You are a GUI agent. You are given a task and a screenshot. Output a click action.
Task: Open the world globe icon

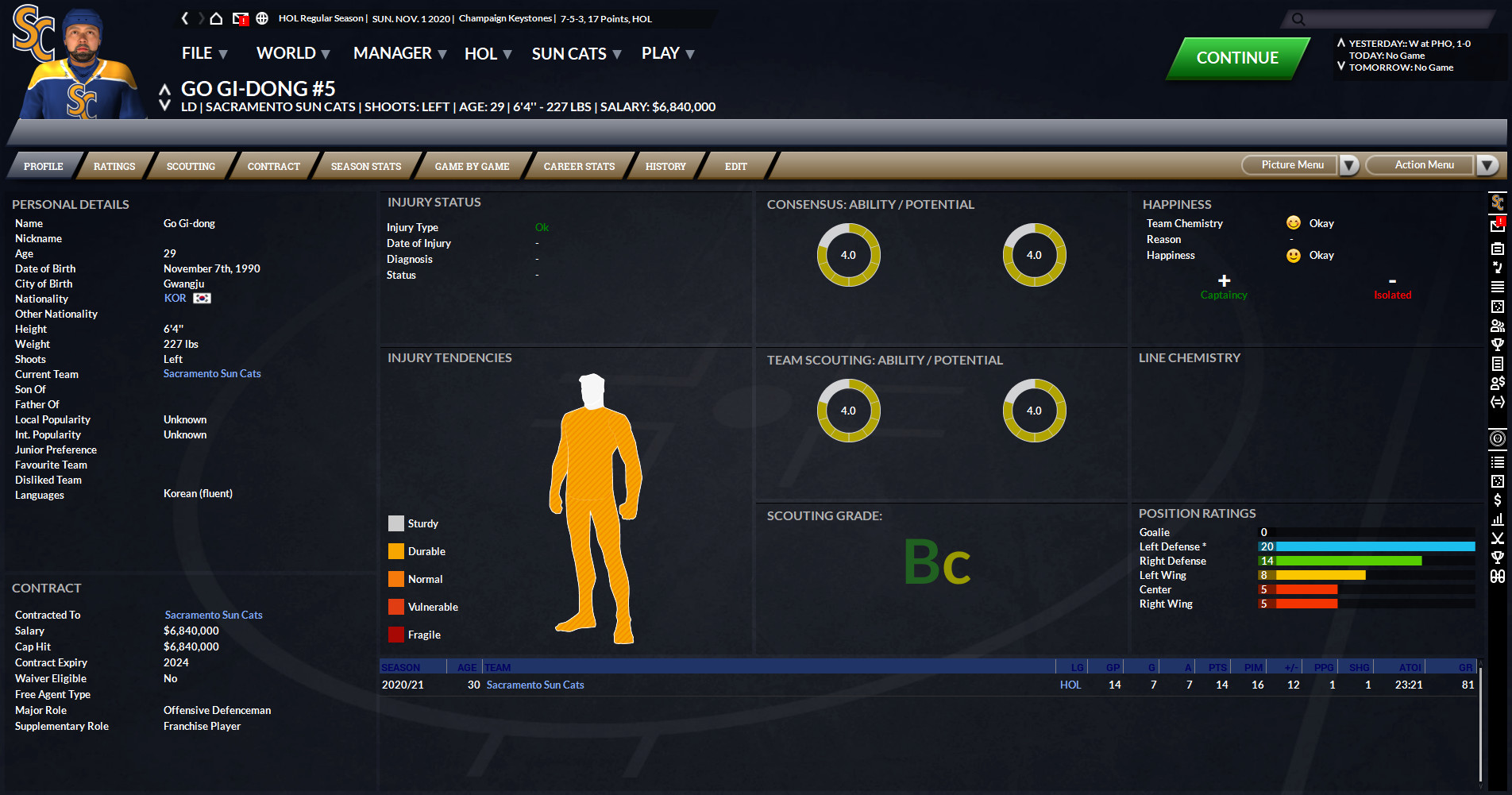tap(262, 18)
